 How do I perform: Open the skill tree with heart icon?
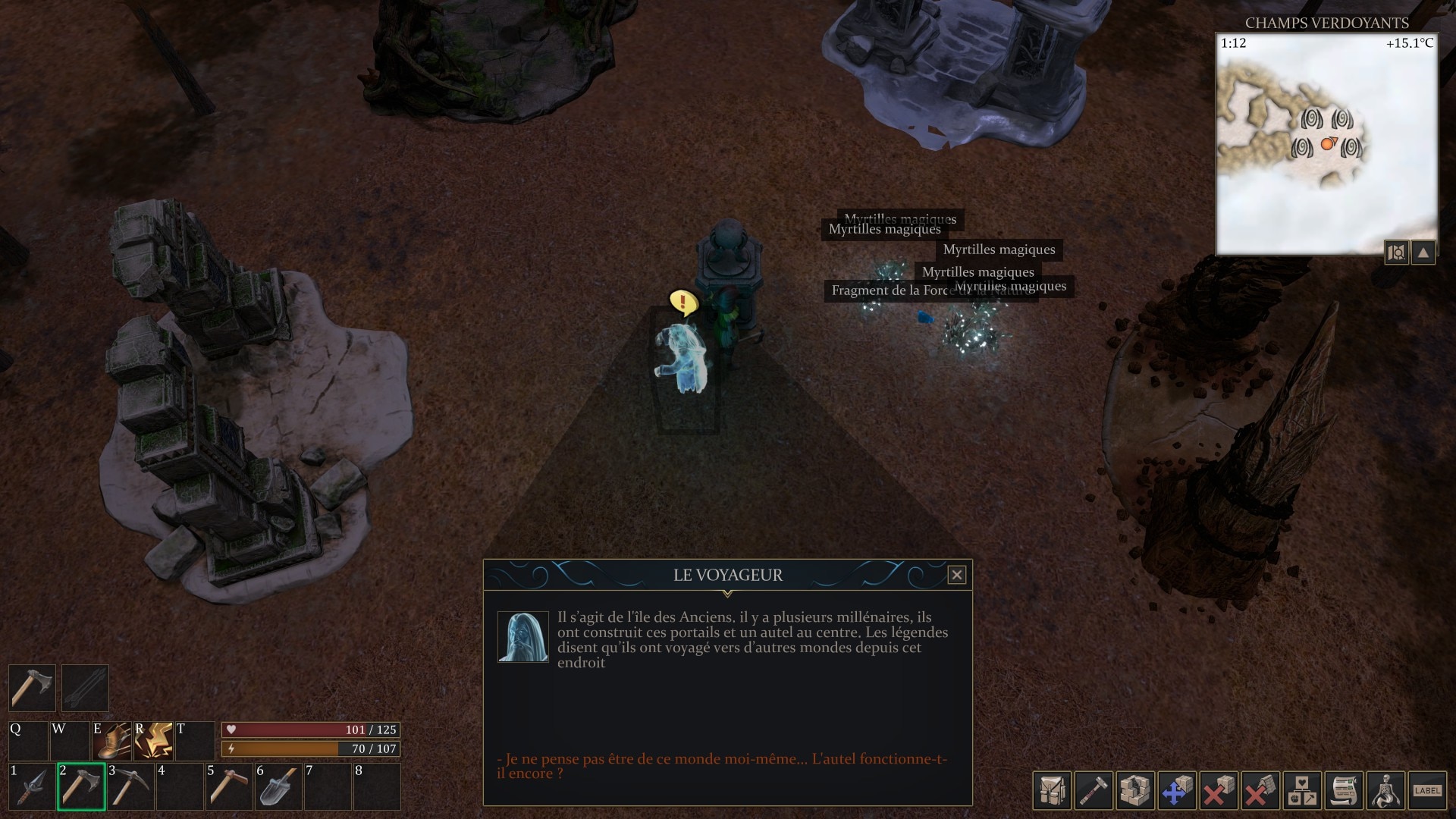(1301, 791)
